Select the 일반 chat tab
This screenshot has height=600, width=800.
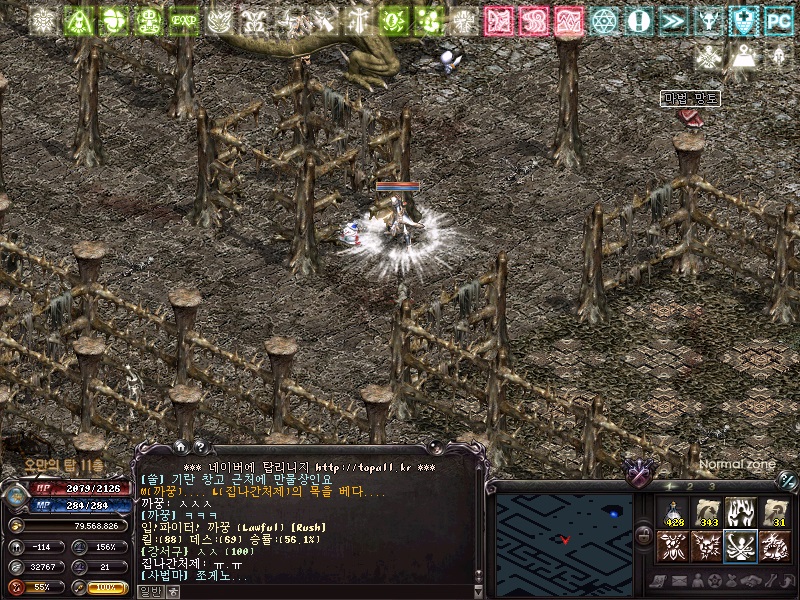(x=150, y=591)
